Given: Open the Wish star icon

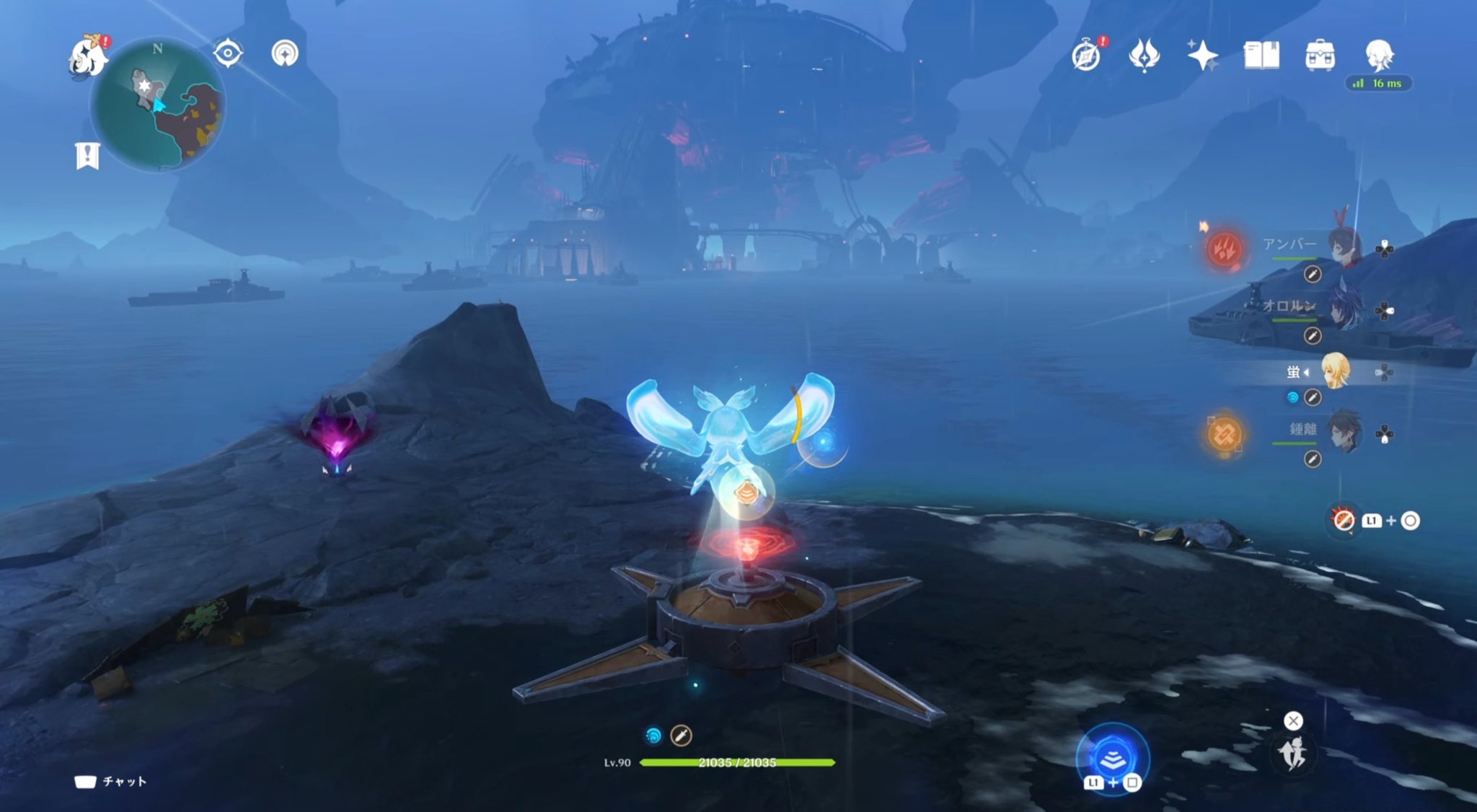Looking at the screenshot, I should click(1202, 56).
